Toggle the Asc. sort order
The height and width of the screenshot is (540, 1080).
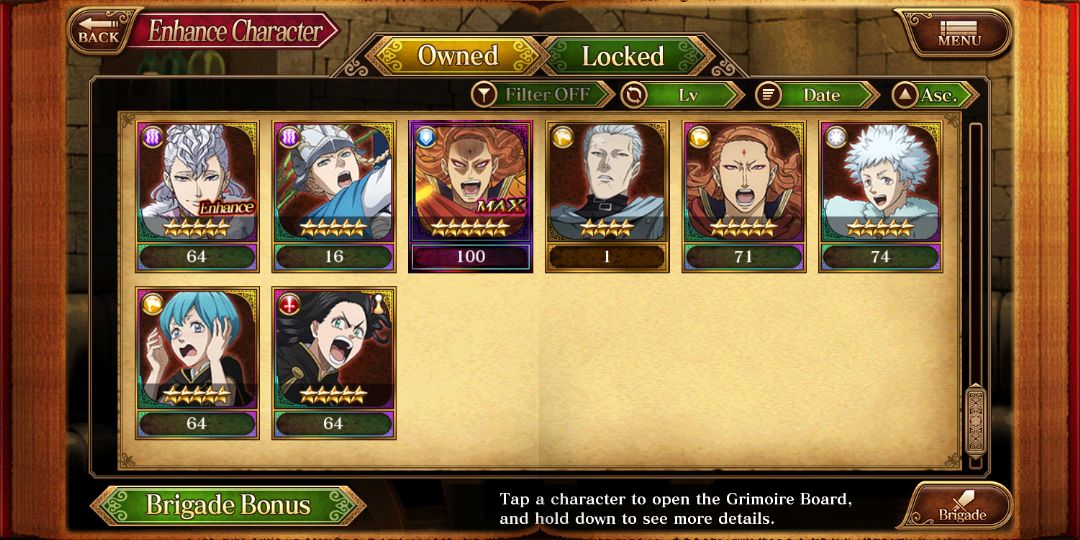(x=935, y=95)
